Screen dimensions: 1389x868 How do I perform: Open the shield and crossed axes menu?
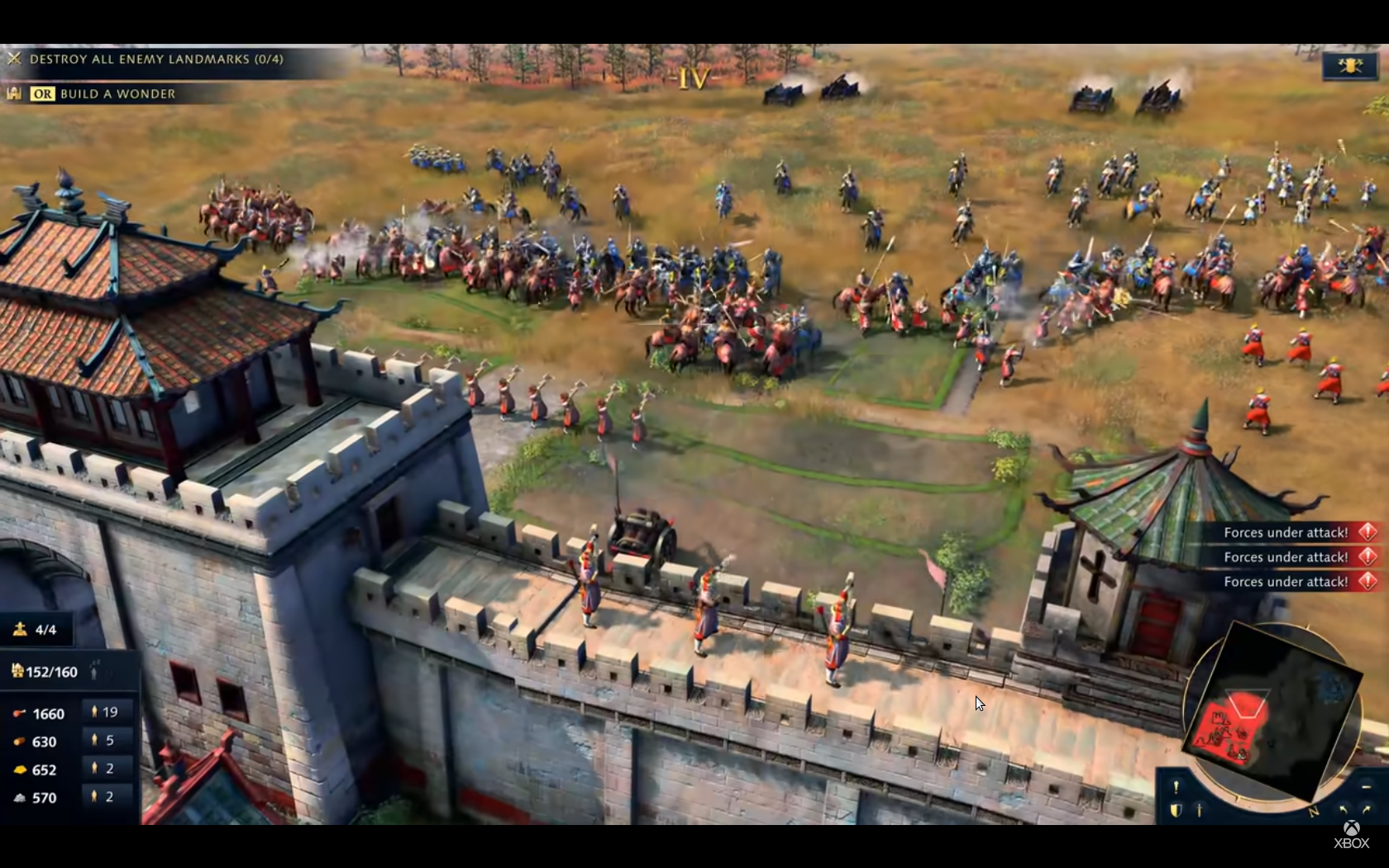coord(1348,66)
